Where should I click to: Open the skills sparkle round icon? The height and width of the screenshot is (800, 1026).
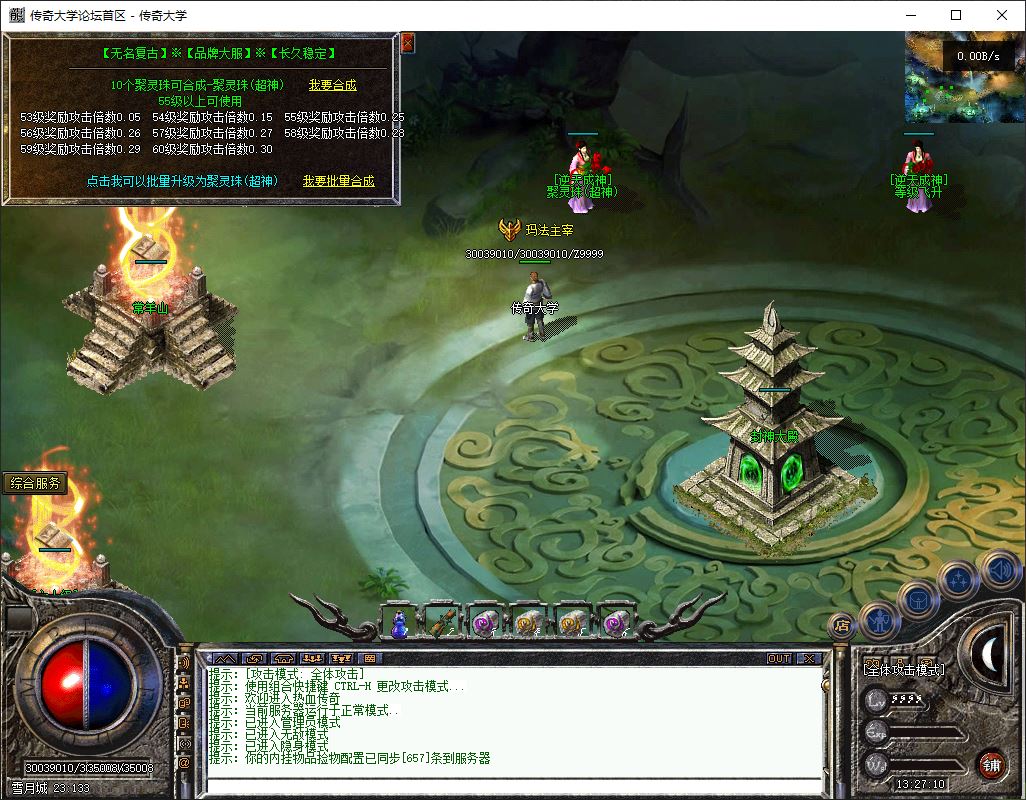pyautogui.click(x=958, y=579)
